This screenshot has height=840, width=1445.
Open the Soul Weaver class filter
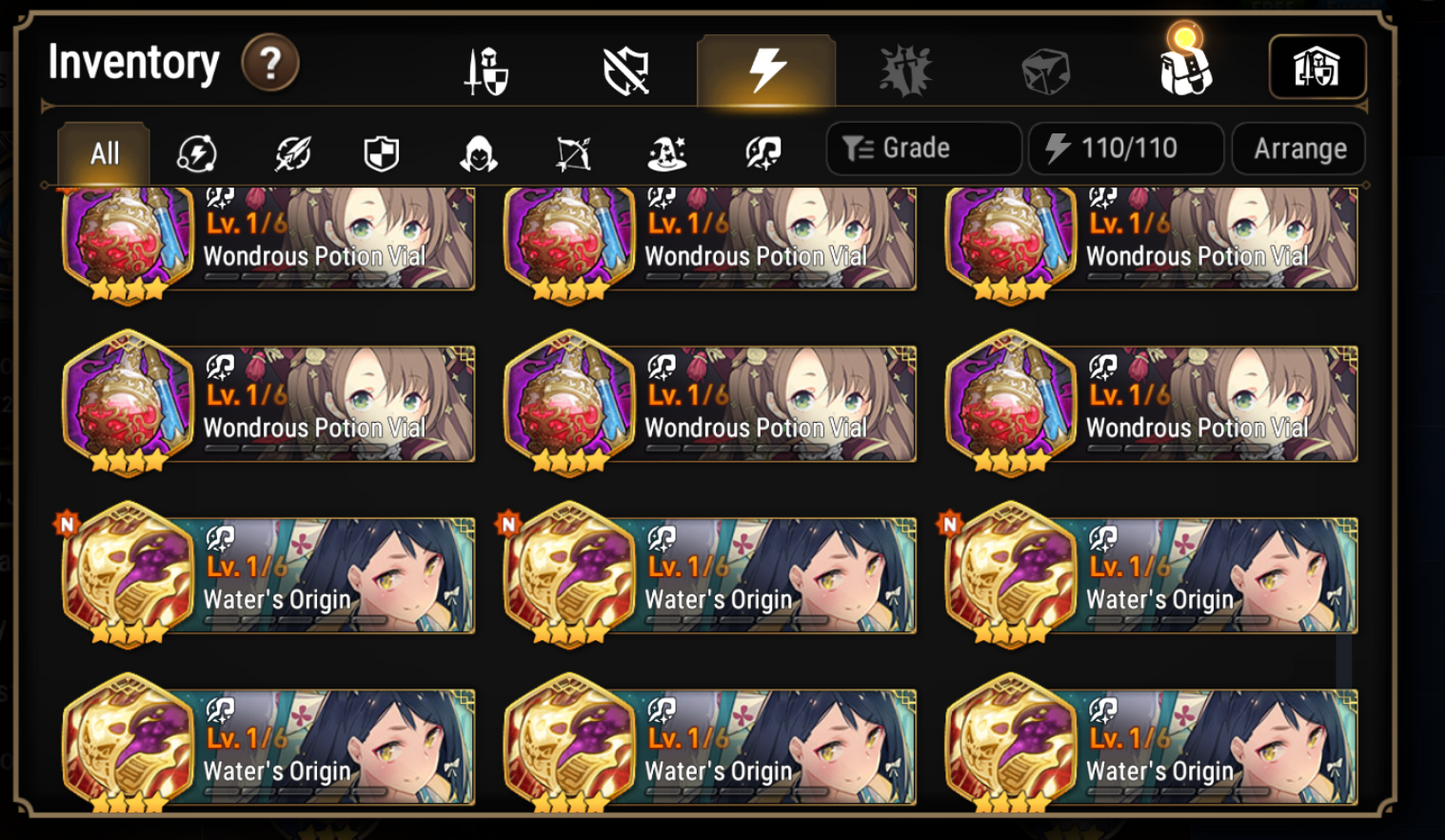[761, 153]
